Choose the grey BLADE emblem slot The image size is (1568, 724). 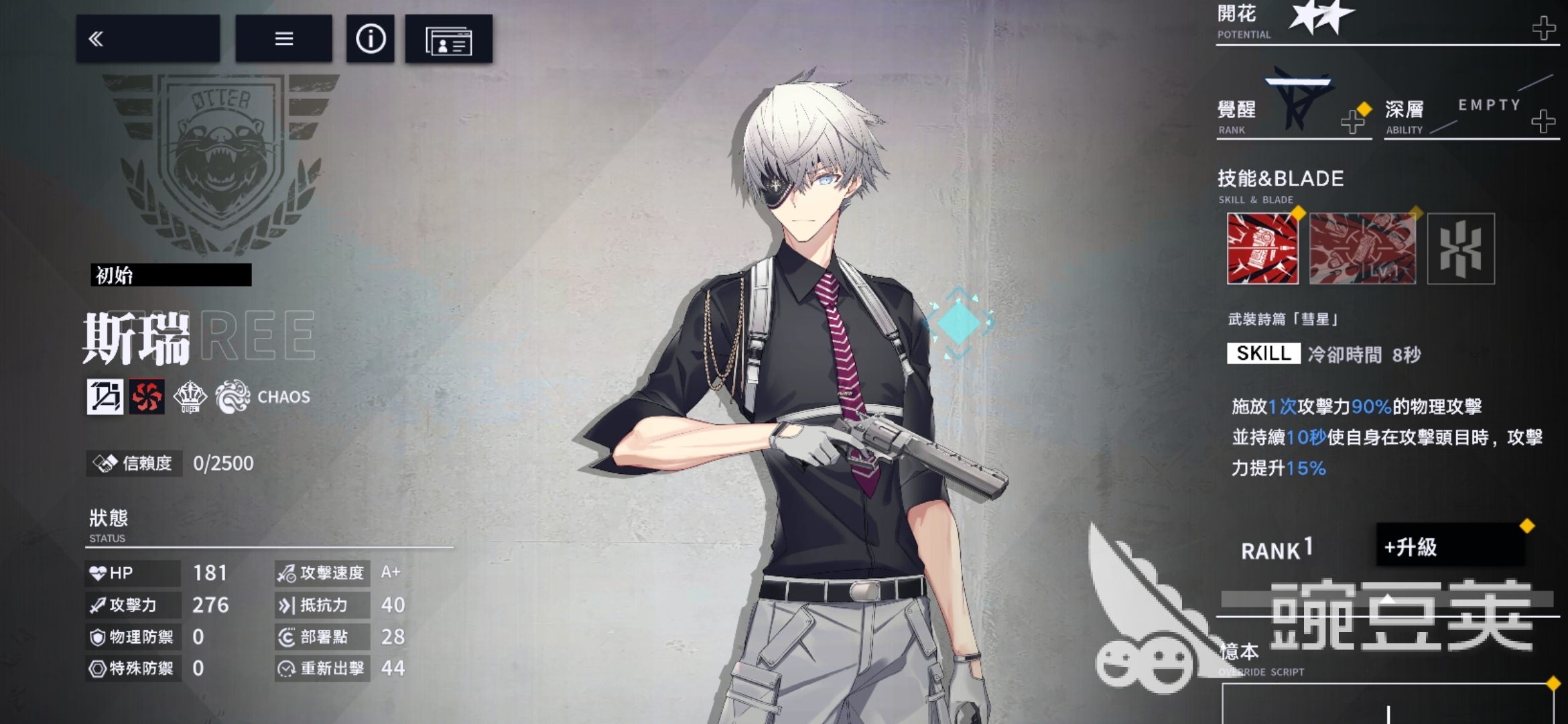click(1461, 249)
